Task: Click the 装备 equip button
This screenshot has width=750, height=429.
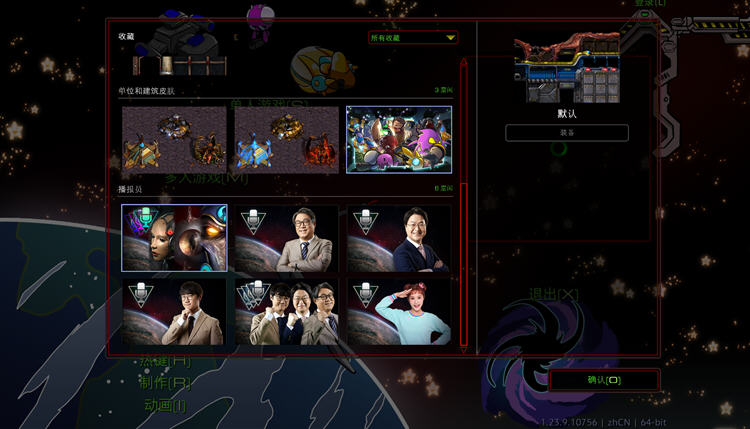Action: tap(567, 133)
